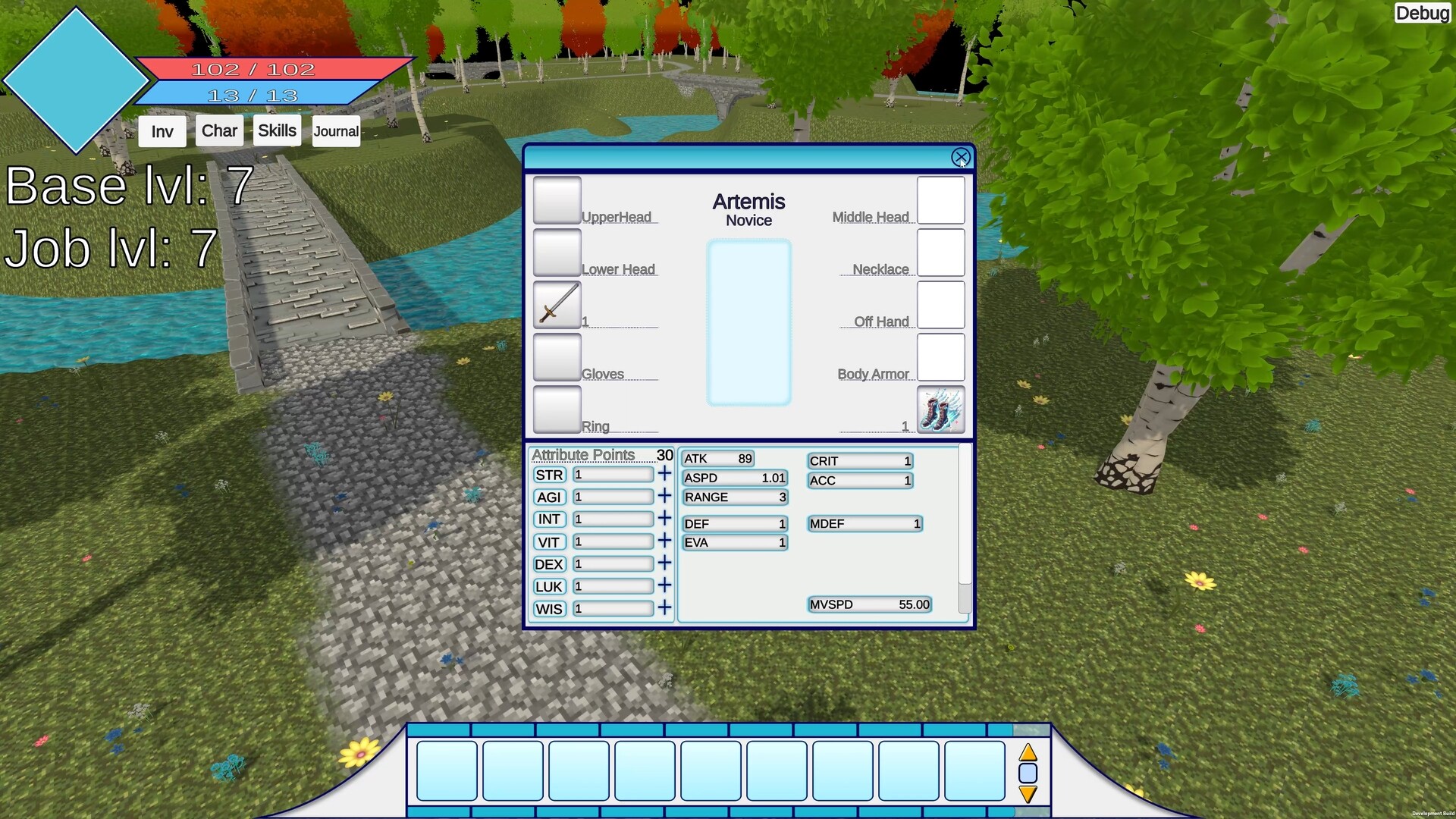Increase the WIS attribute
Image resolution: width=1456 pixels, height=819 pixels.
pos(664,607)
